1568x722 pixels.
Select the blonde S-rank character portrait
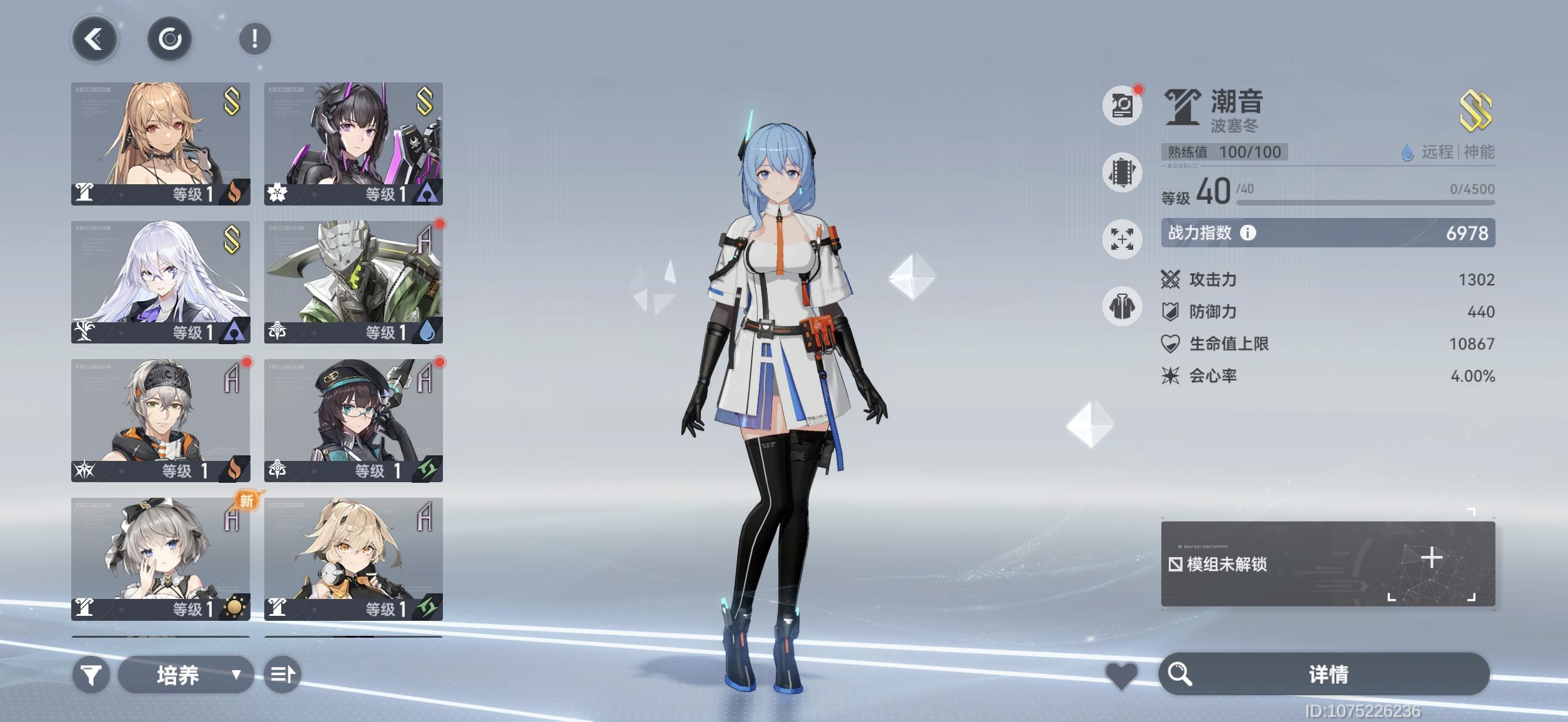point(159,142)
